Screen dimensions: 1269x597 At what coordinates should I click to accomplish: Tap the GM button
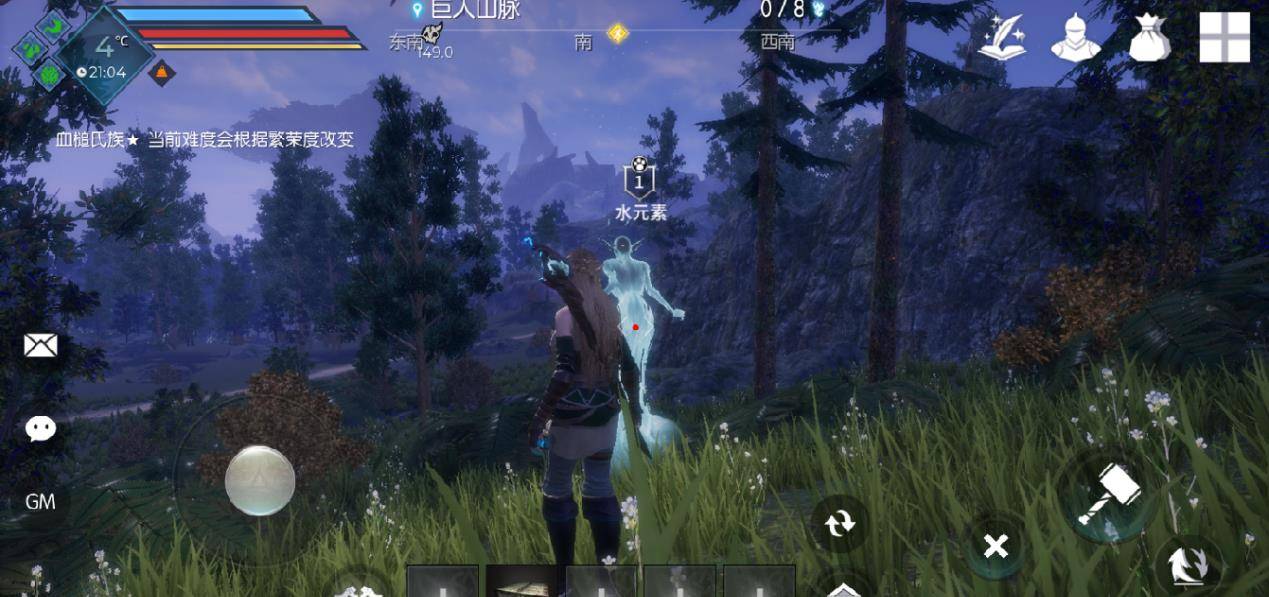(x=40, y=502)
